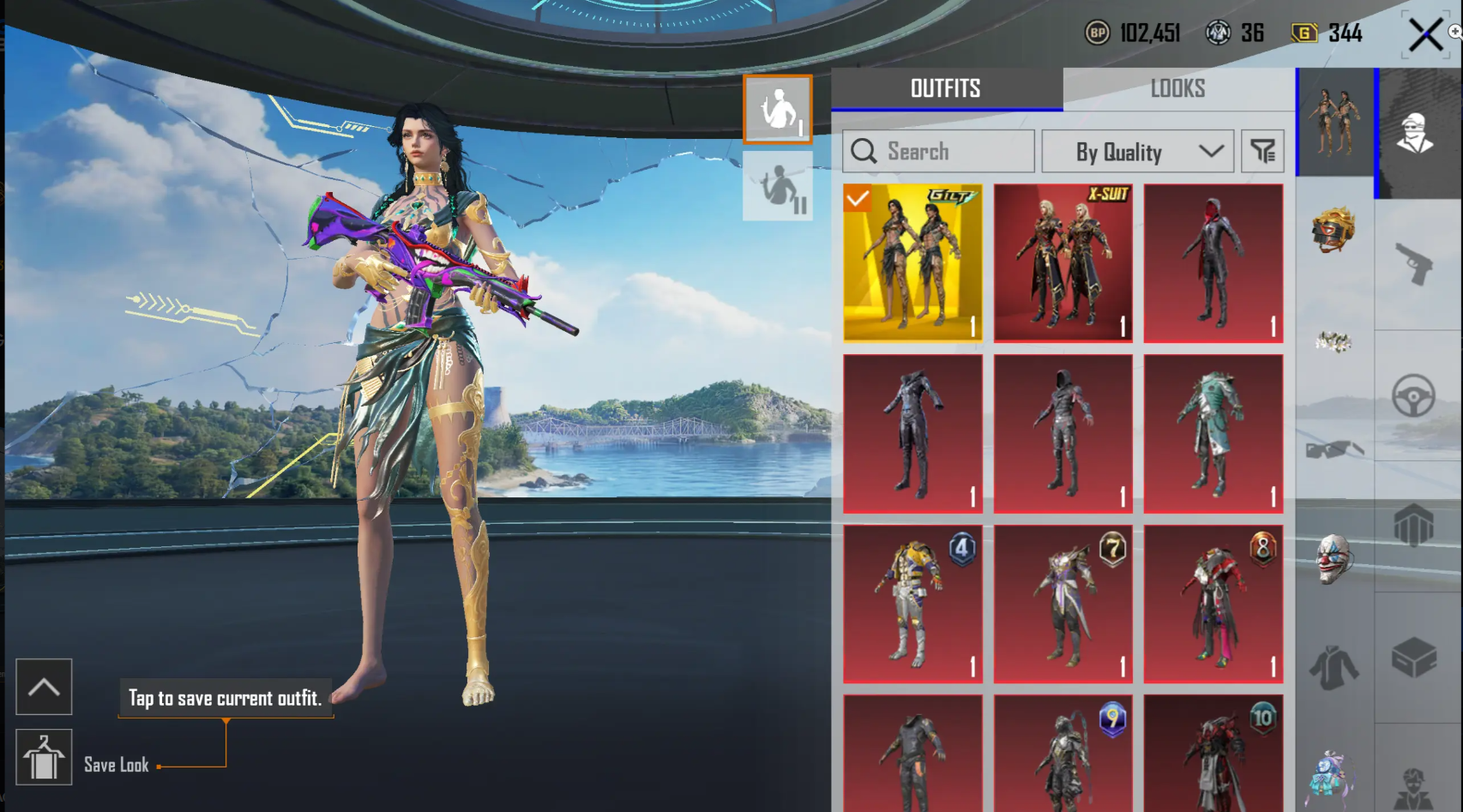1463x812 pixels.
Task: Select the airdrop crate skin category
Action: (1417, 656)
